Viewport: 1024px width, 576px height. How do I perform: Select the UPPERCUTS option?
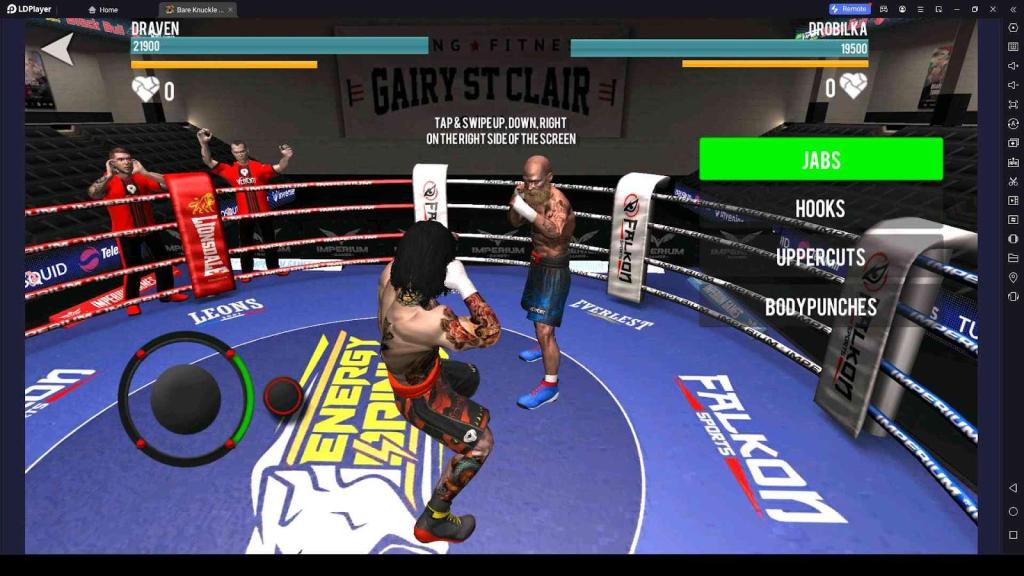820,257
